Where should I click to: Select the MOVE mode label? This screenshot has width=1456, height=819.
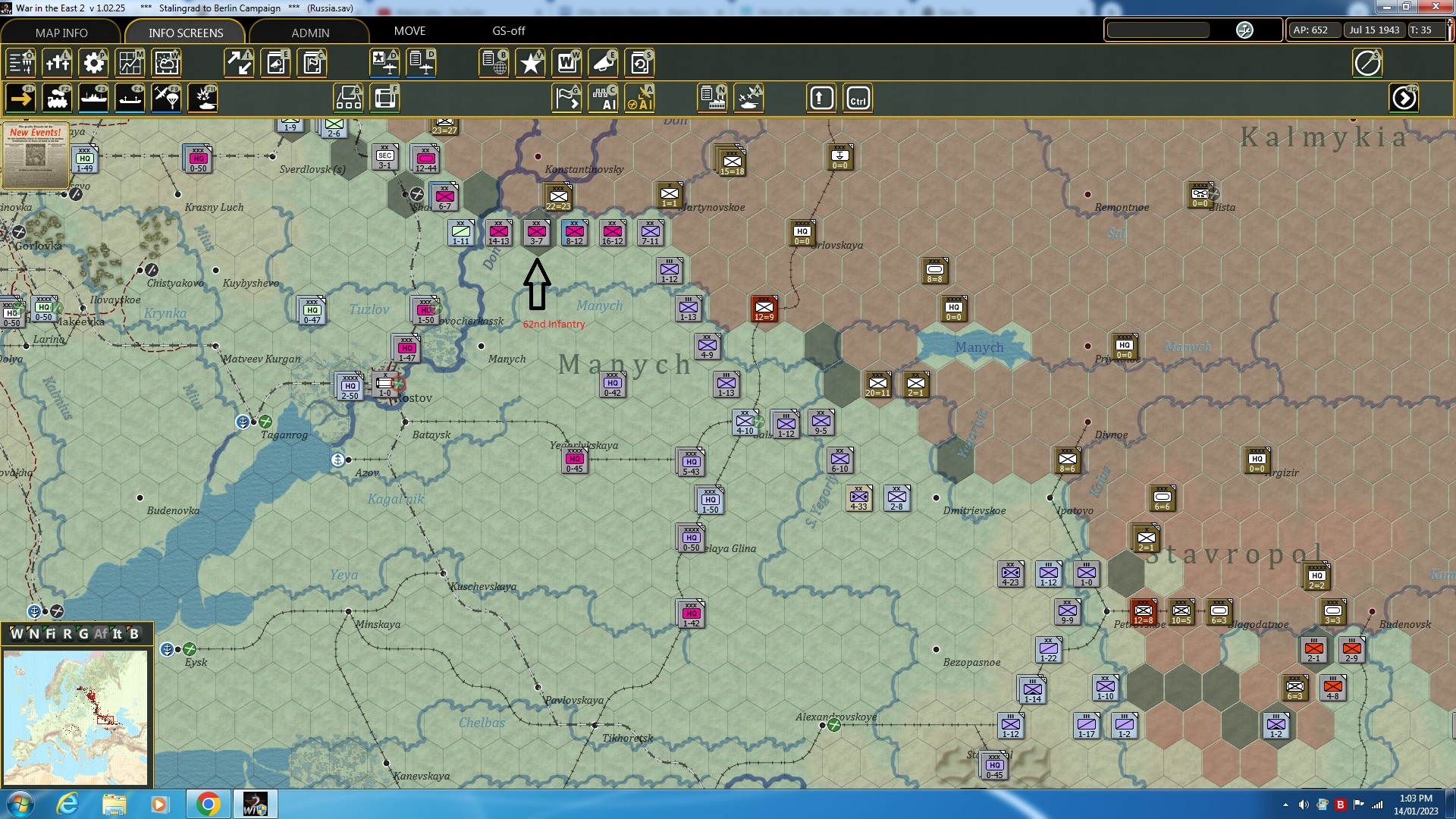click(x=409, y=31)
